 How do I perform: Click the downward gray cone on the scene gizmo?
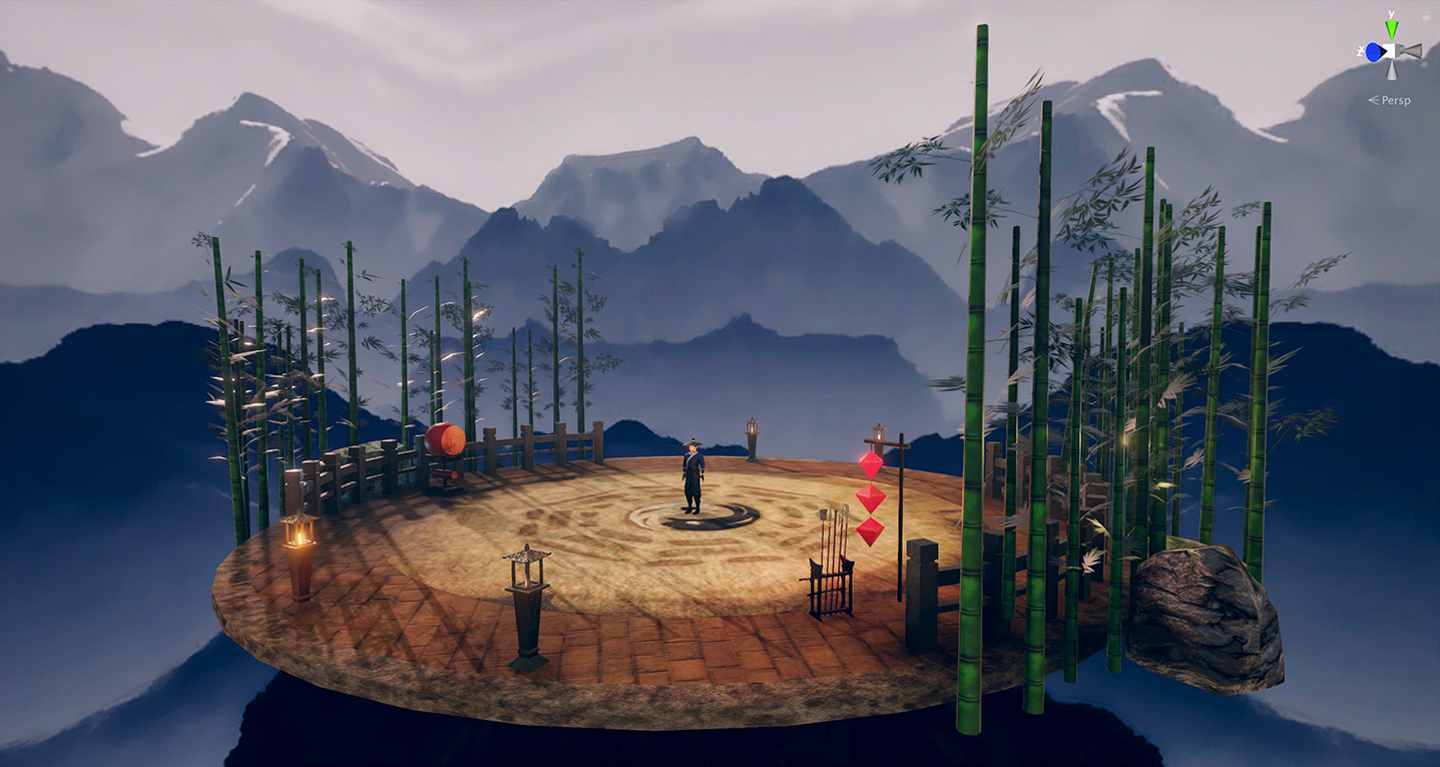click(x=1390, y=71)
